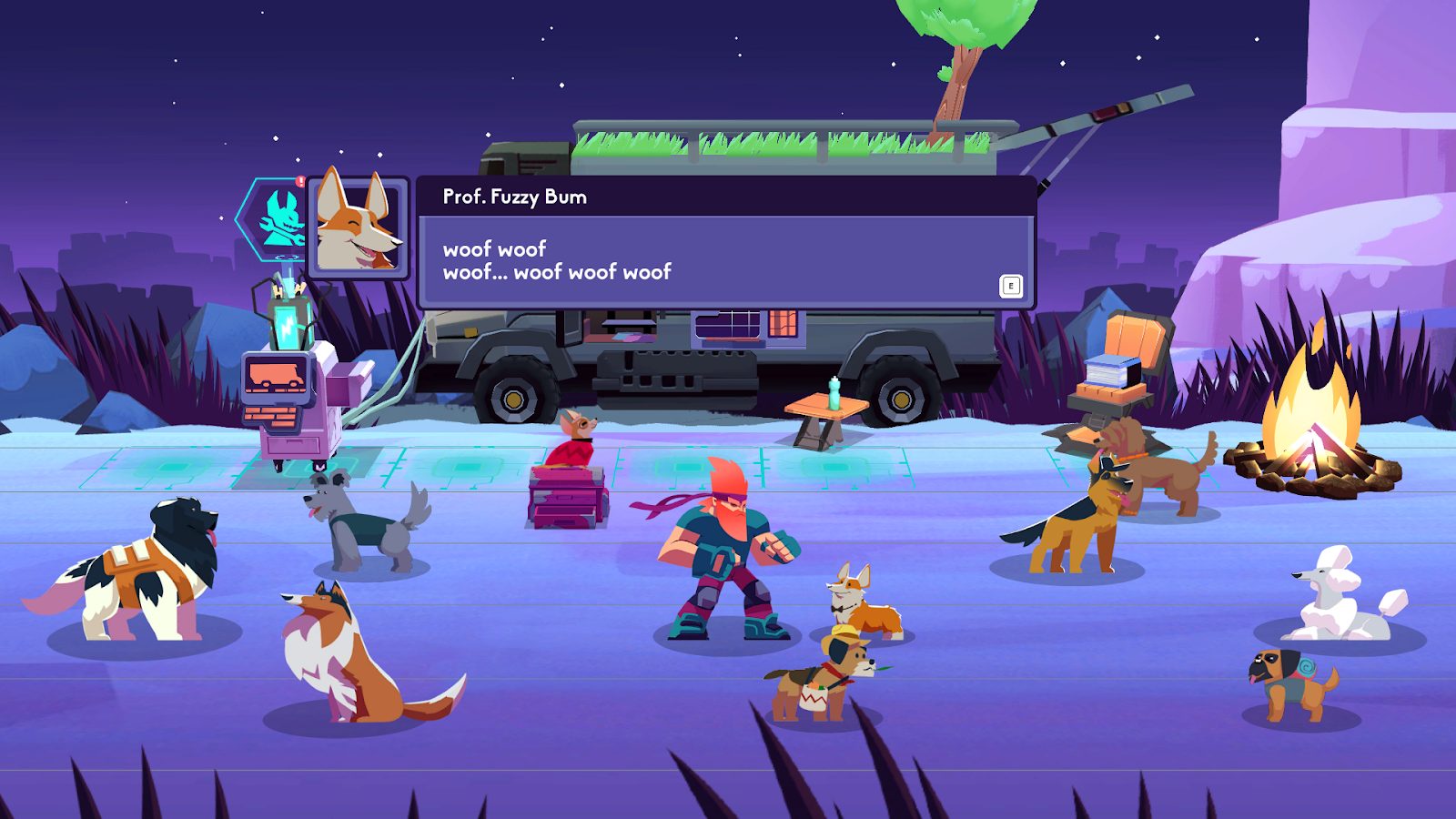
Task: Click Prof. Fuzzy Bum's dialogue box to continue
Action: [x=725, y=260]
